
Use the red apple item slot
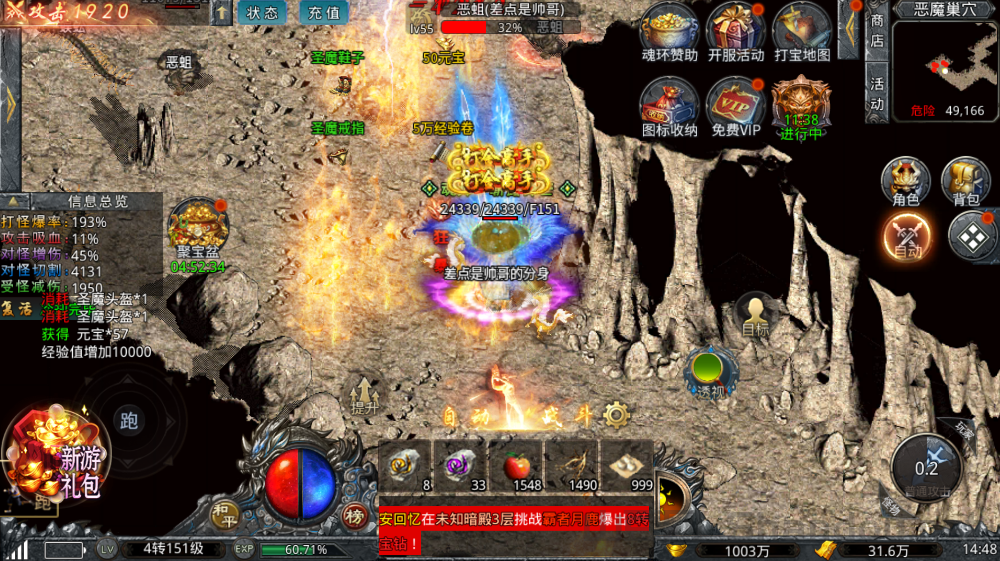pyautogui.click(x=515, y=466)
